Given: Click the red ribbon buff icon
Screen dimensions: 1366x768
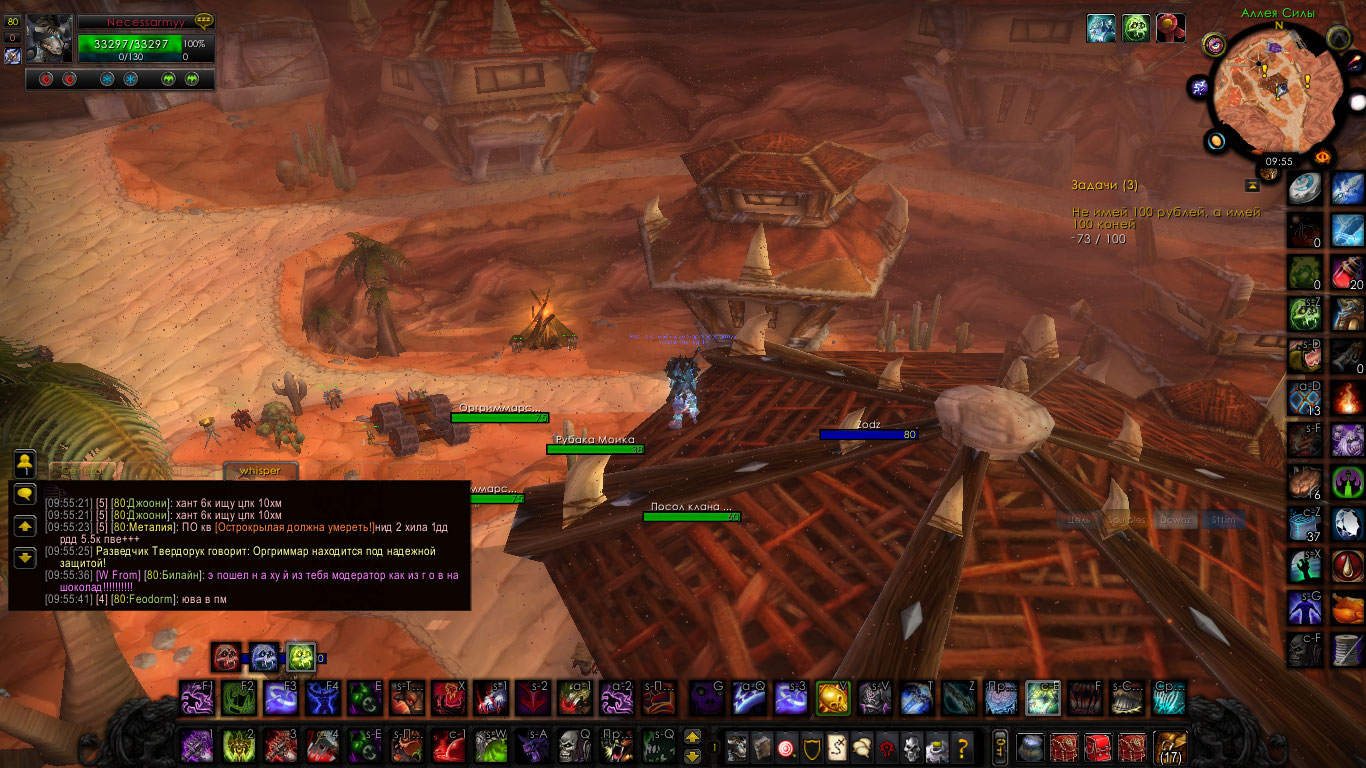Looking at the screenshot, I should coord(1171,28).
